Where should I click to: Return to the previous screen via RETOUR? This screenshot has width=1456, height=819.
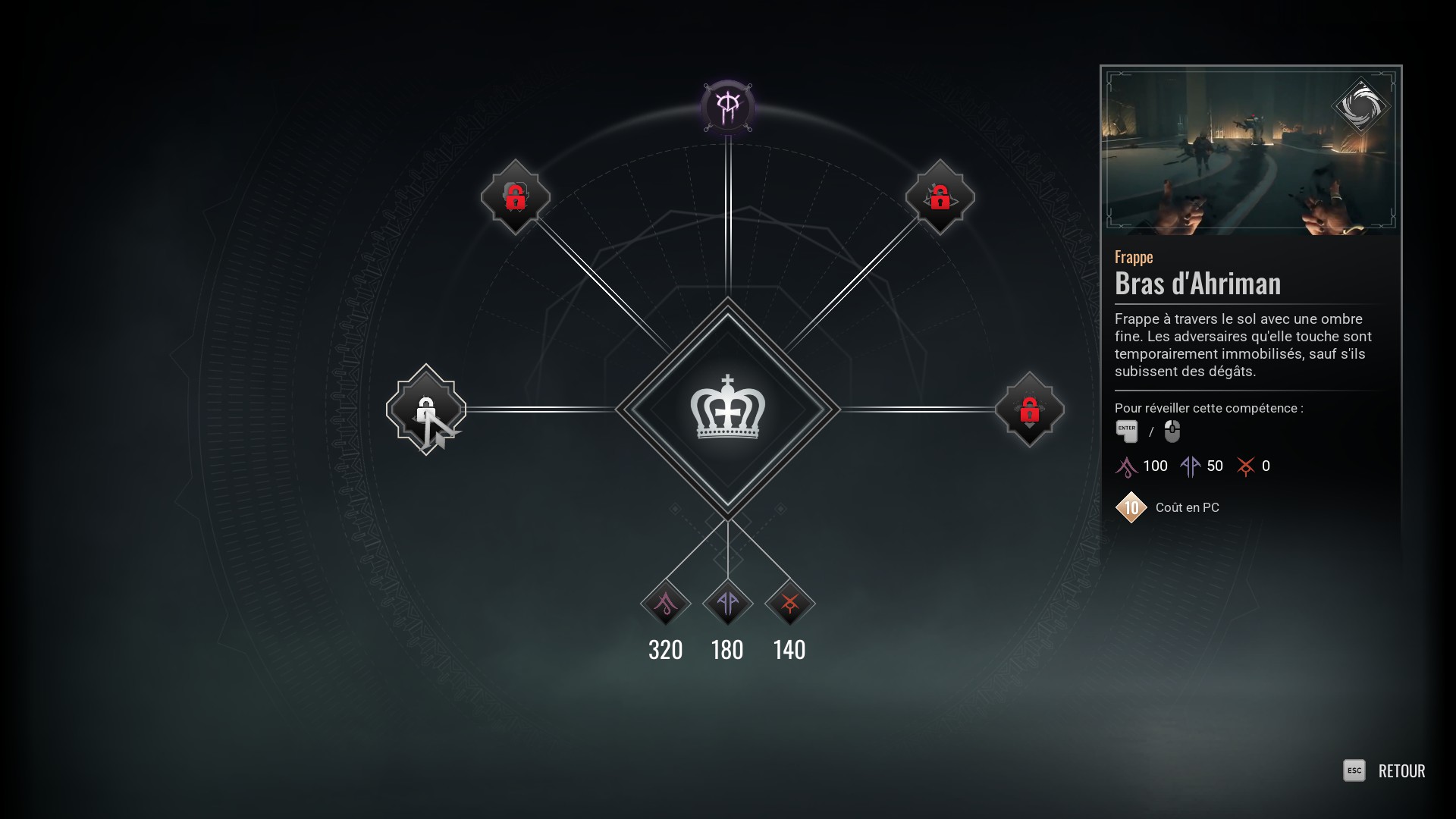coord(1401,771)
